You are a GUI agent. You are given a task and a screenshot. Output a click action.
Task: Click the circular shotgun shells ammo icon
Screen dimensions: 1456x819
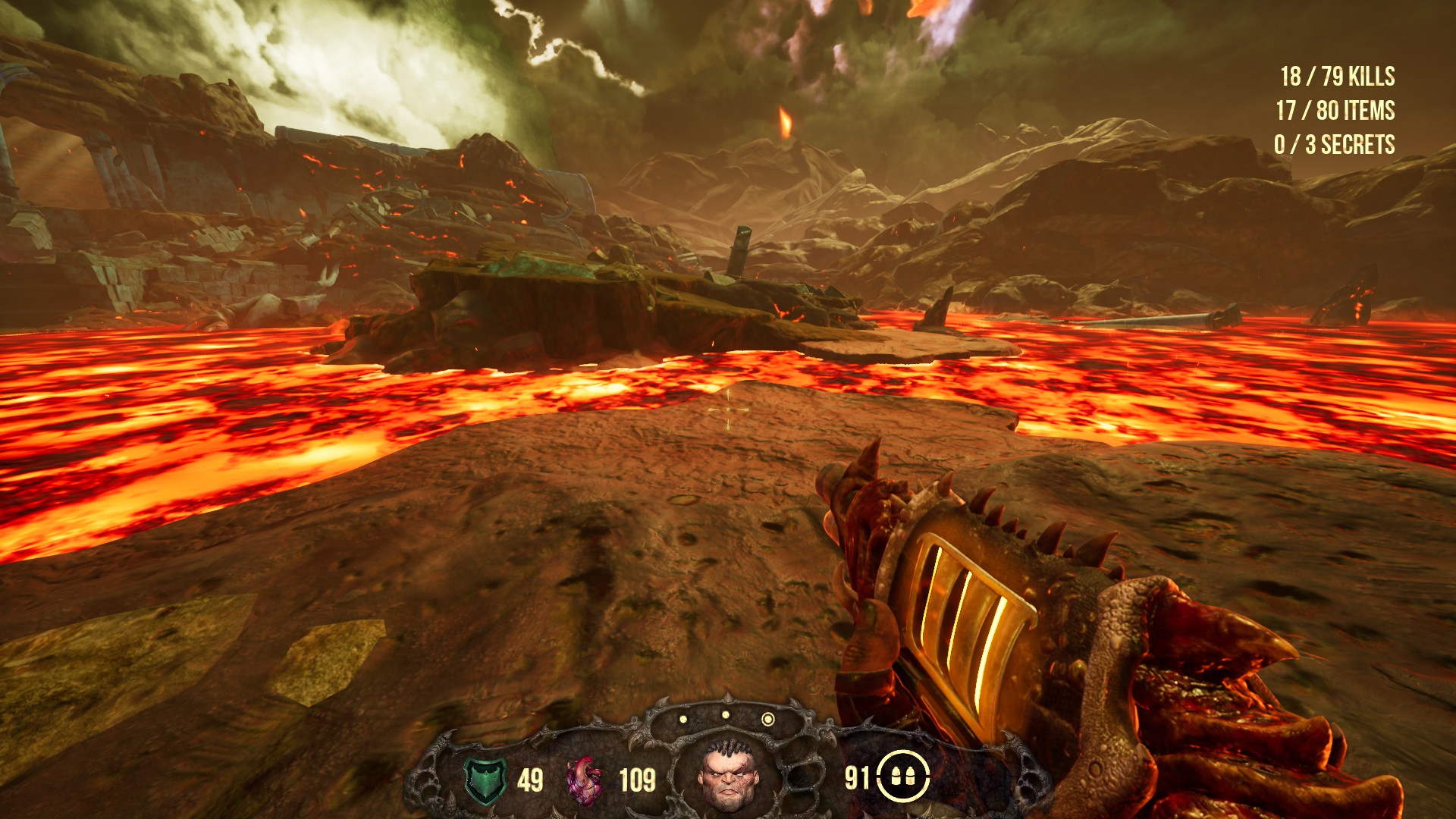[903, 777]
